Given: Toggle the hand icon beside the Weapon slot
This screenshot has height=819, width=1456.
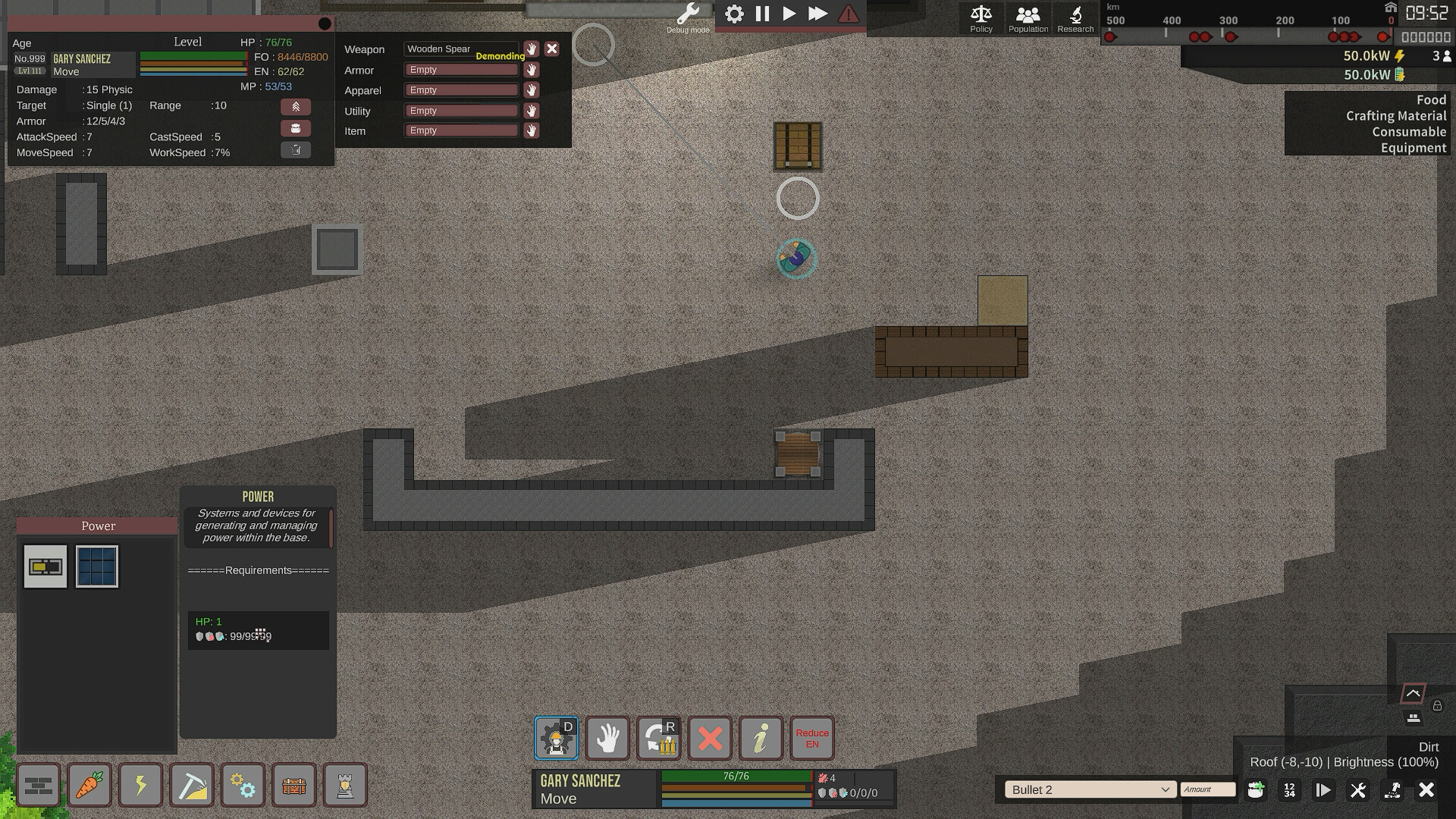Looking at the screenshot, I should 531,49.
